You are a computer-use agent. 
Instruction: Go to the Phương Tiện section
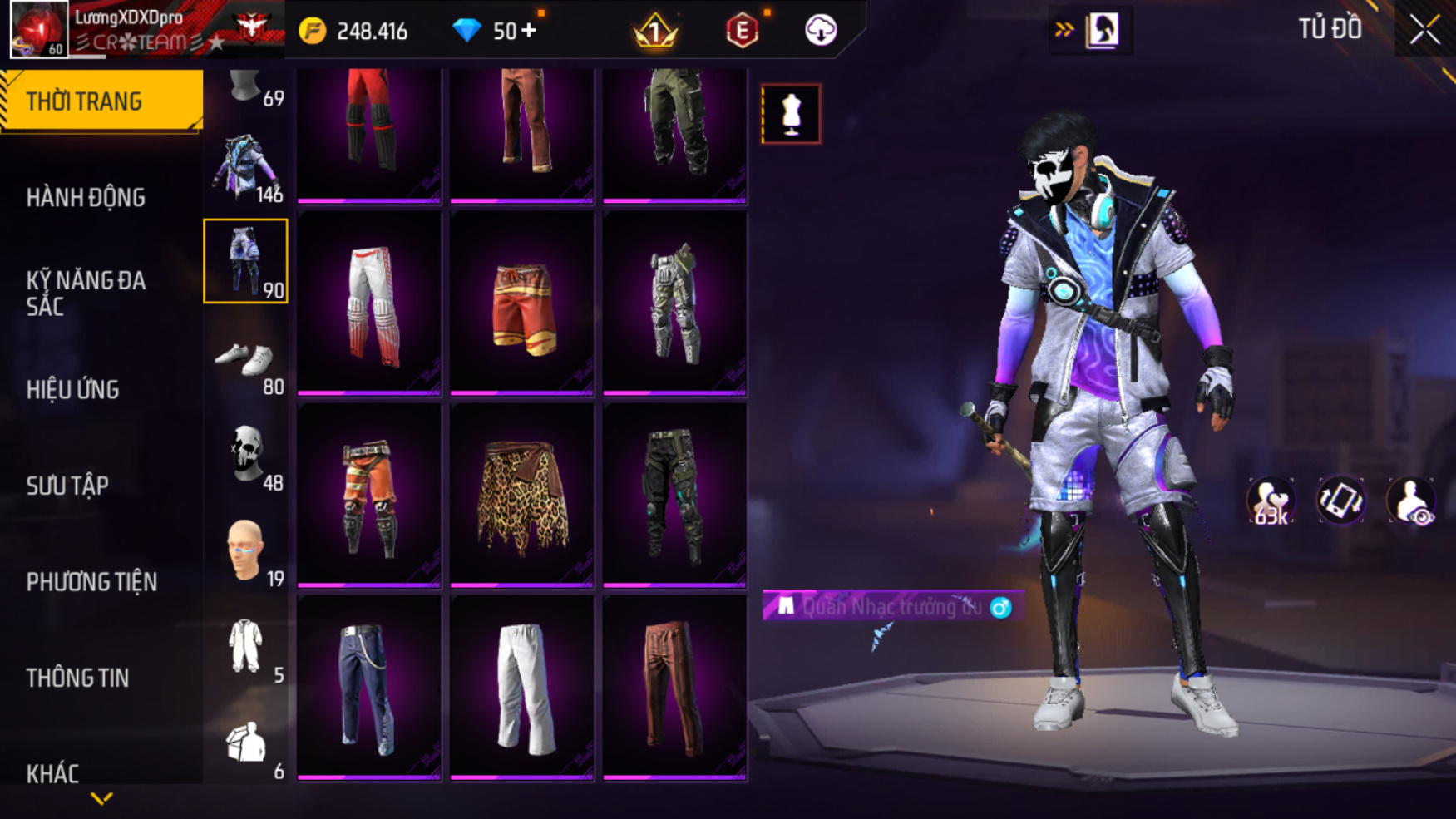[91, 582]
